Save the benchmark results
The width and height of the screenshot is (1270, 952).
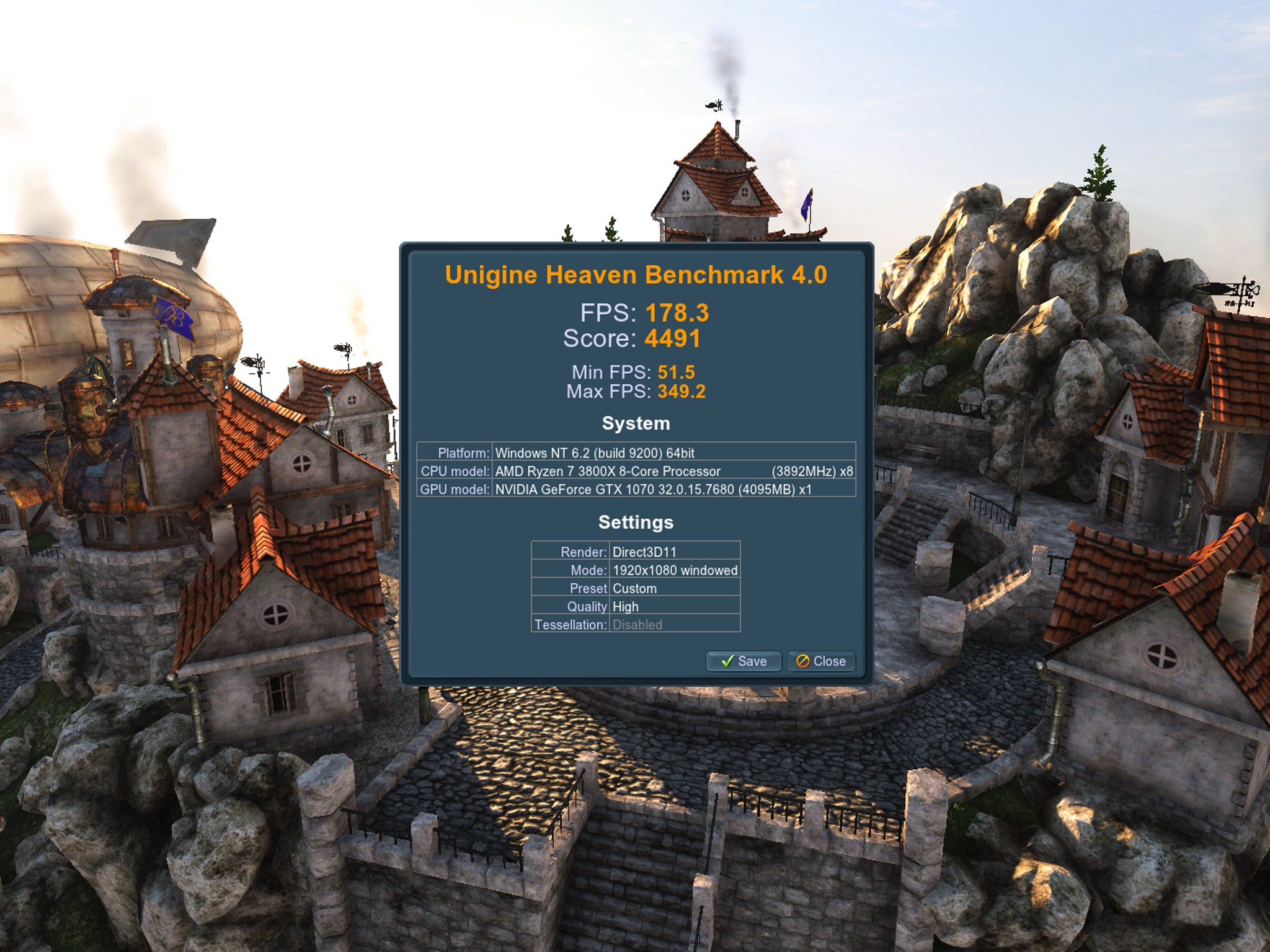click(744, 661)
